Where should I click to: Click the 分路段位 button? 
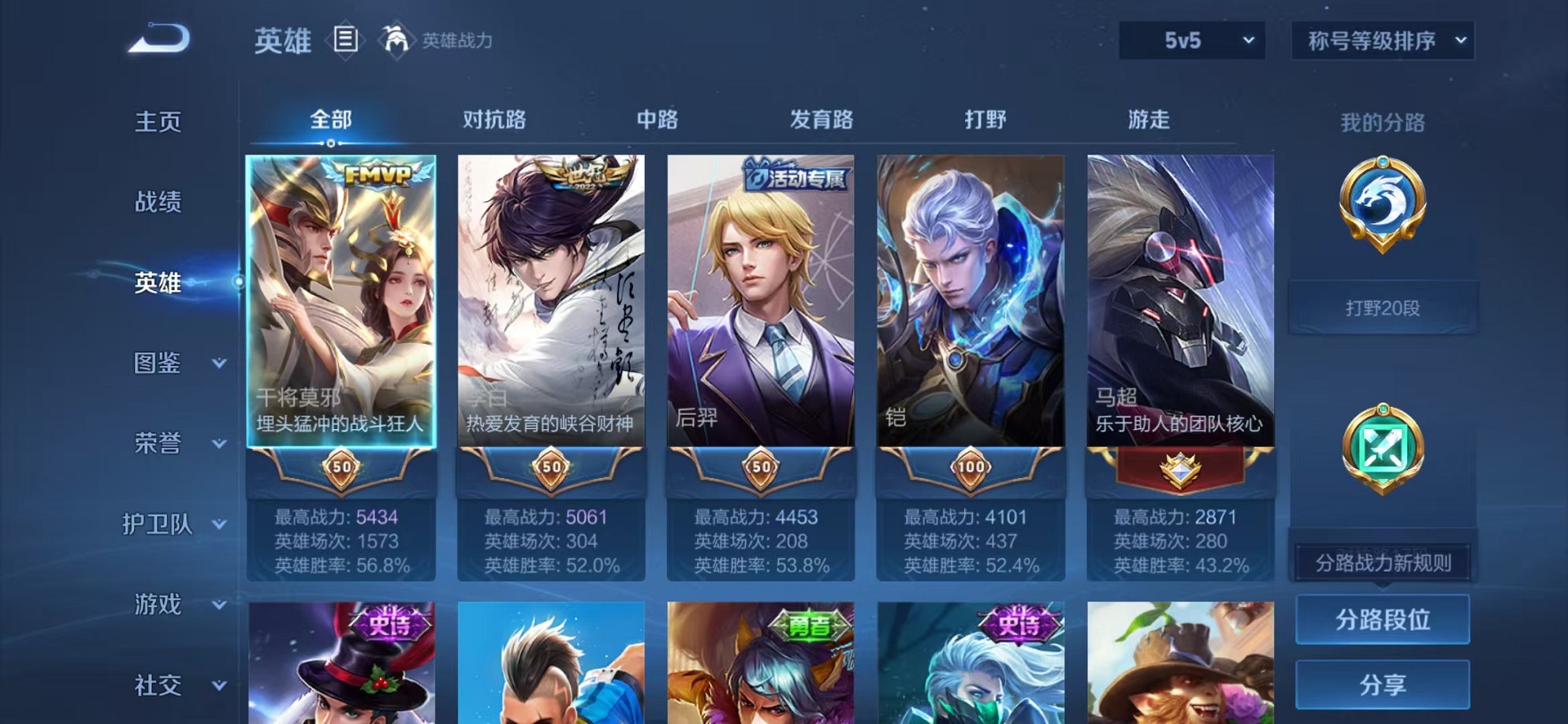pos(1382,619)
